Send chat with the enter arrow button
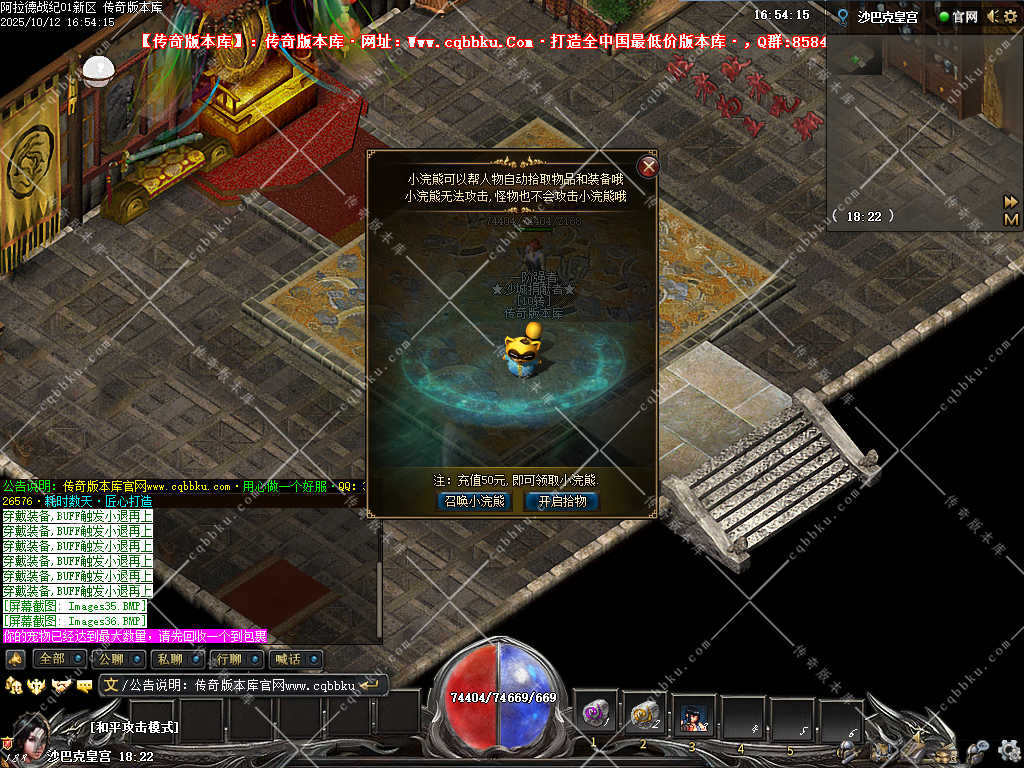 coord(371,685)
